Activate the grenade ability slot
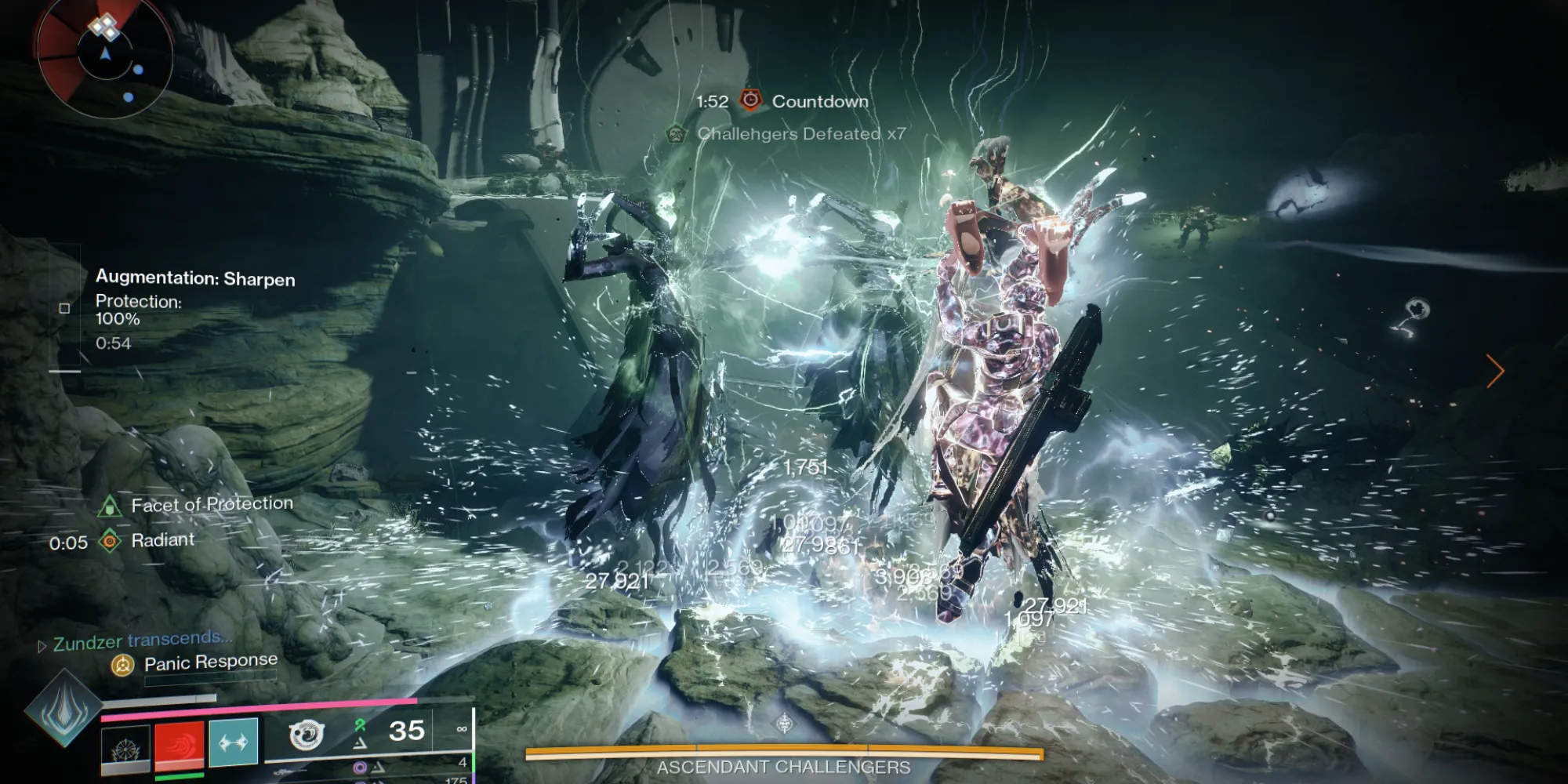This screenshot has height=784, width=1568. [125, 746]
